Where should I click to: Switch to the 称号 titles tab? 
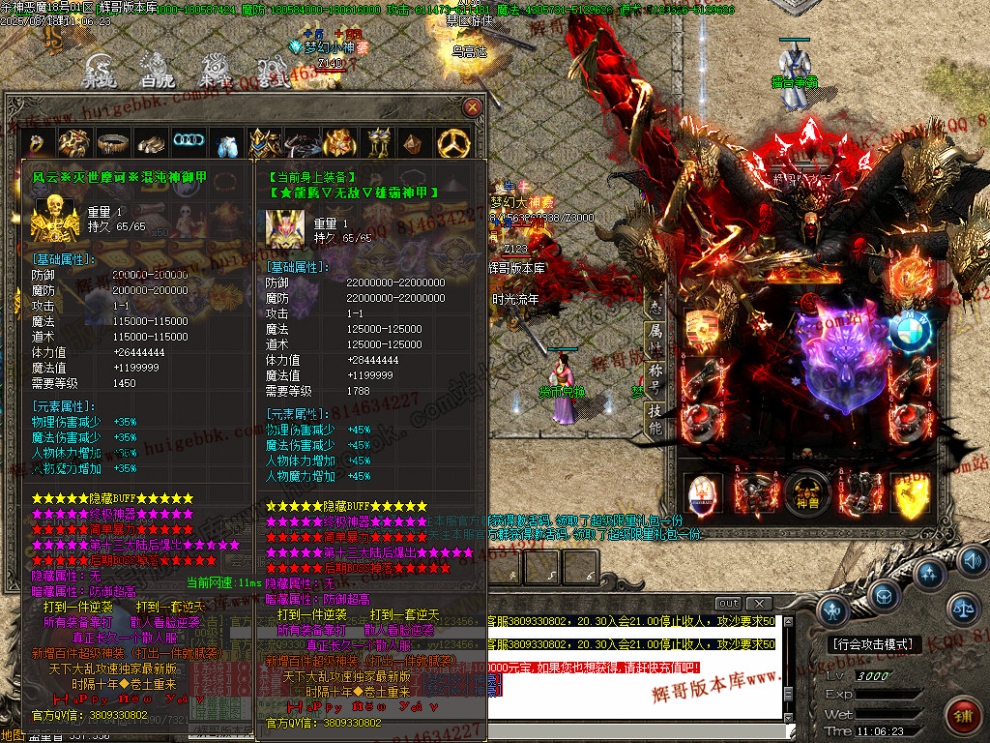(x=655, y=379)
